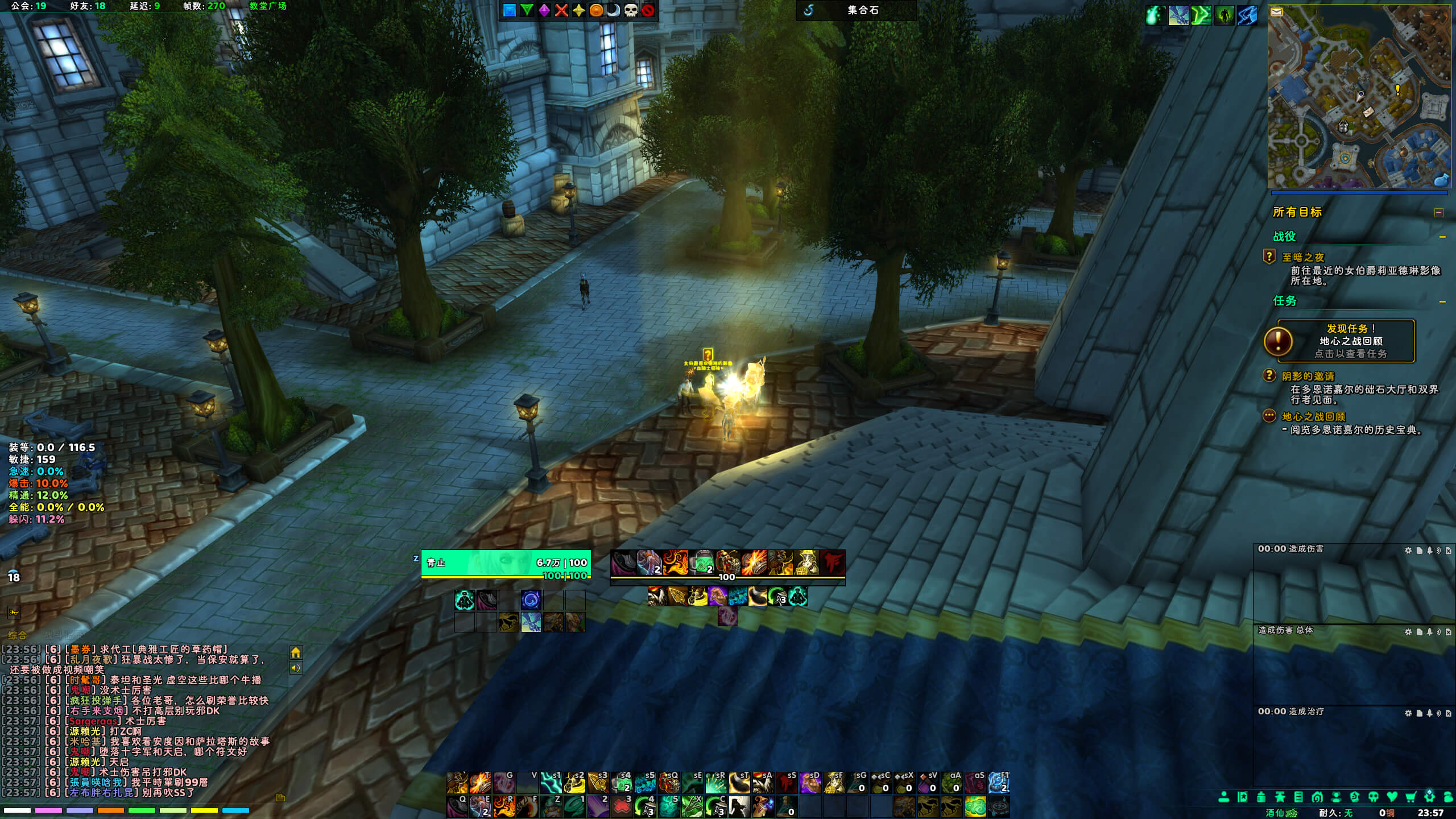Open the shop cart micro-menu icon
This screenshot has height=819, width=1456.
(x=1410, y=797)
